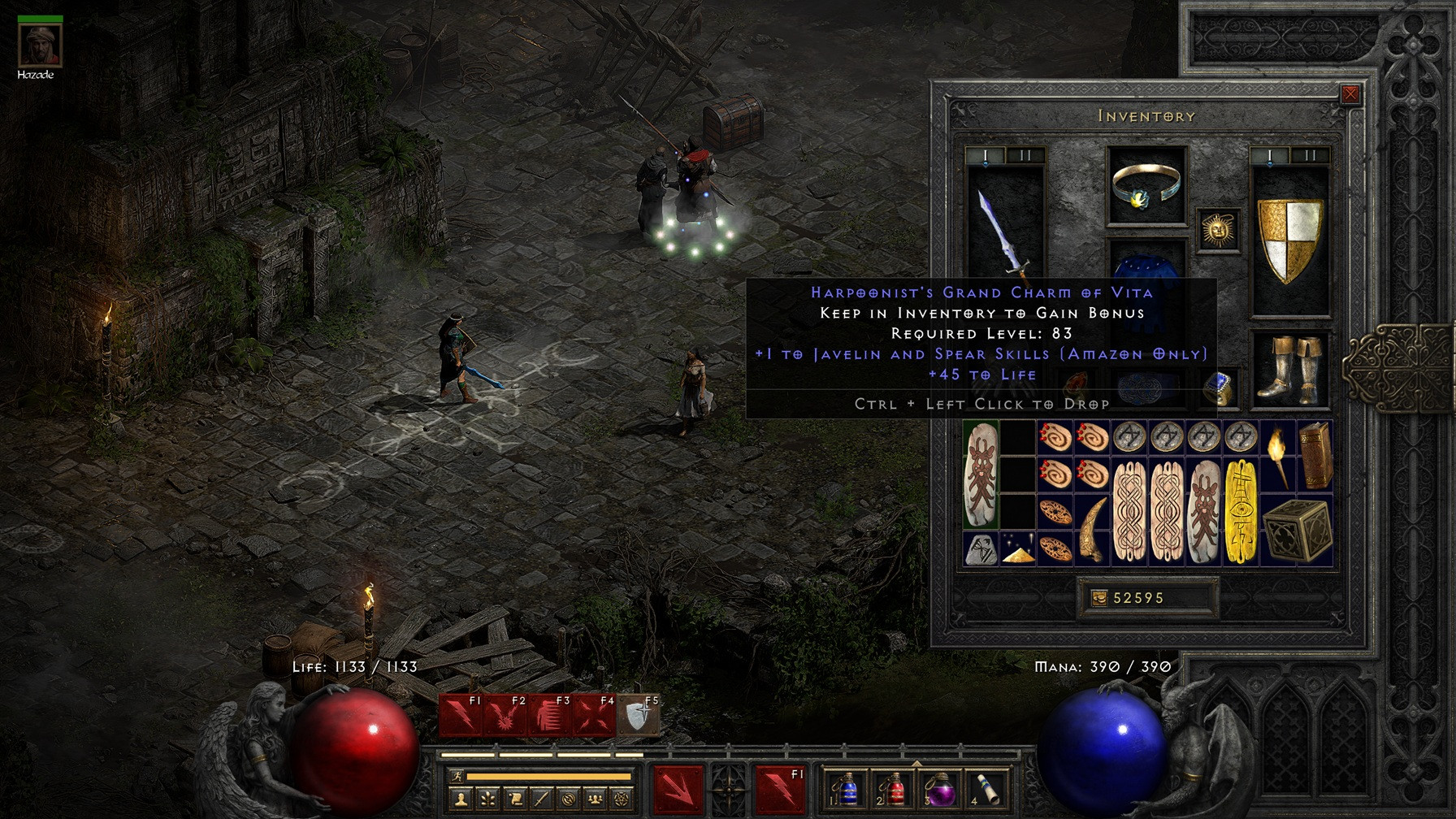Select the sun-face amulet slot
The image size is (1456, 819).
pyautogui.click(x=1218, y=230)
